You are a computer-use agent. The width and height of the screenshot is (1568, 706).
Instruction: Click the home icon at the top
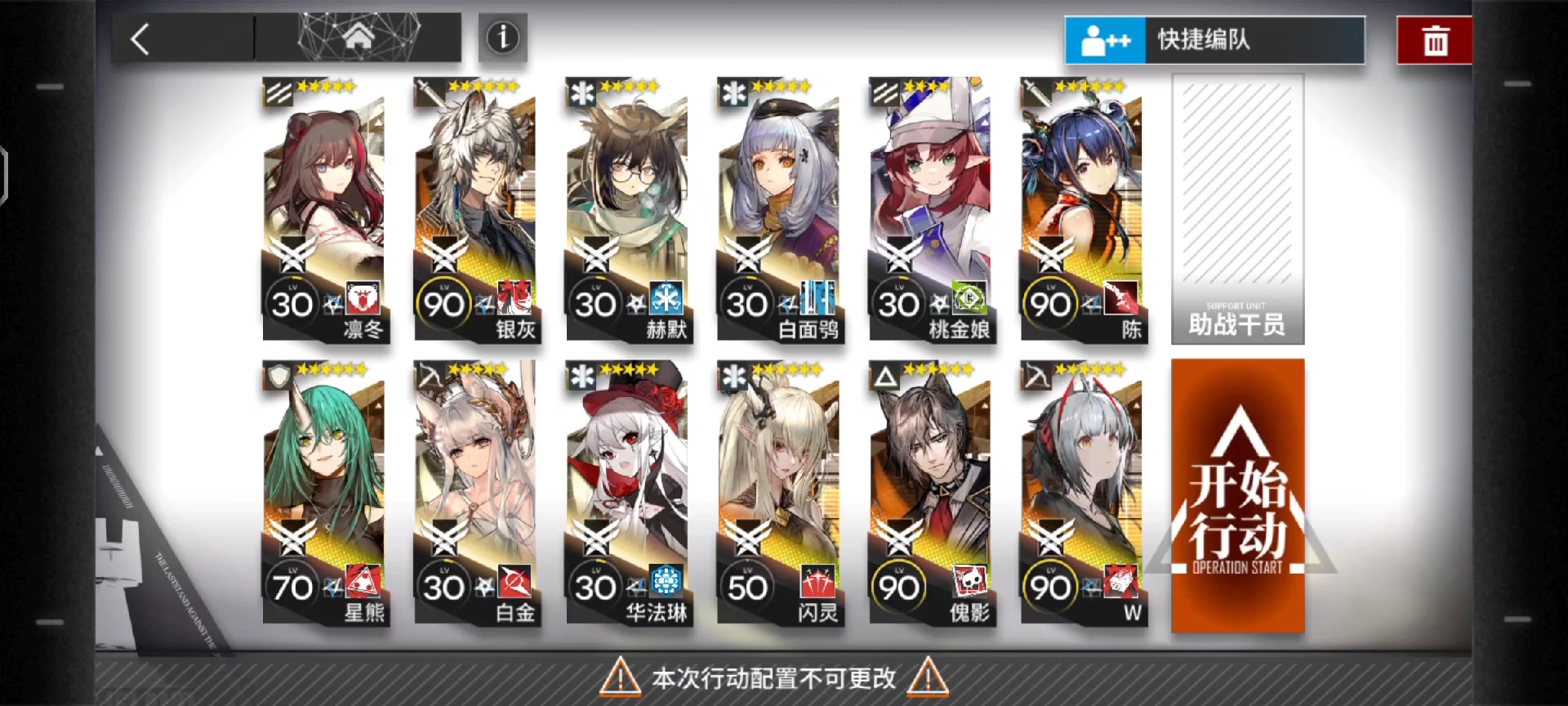[x=360, y=34]
